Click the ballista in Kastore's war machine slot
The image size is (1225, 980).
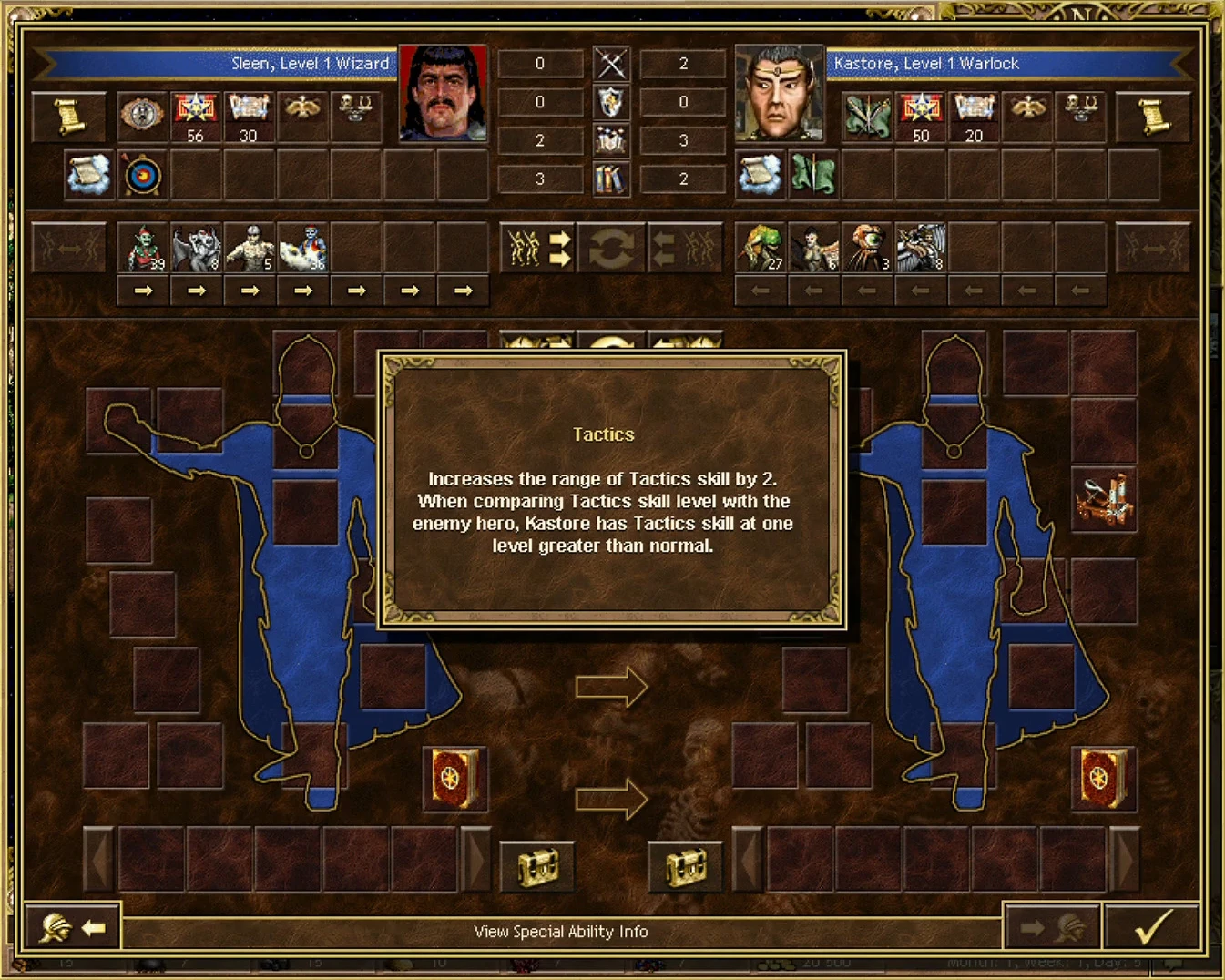point(1104,501)
